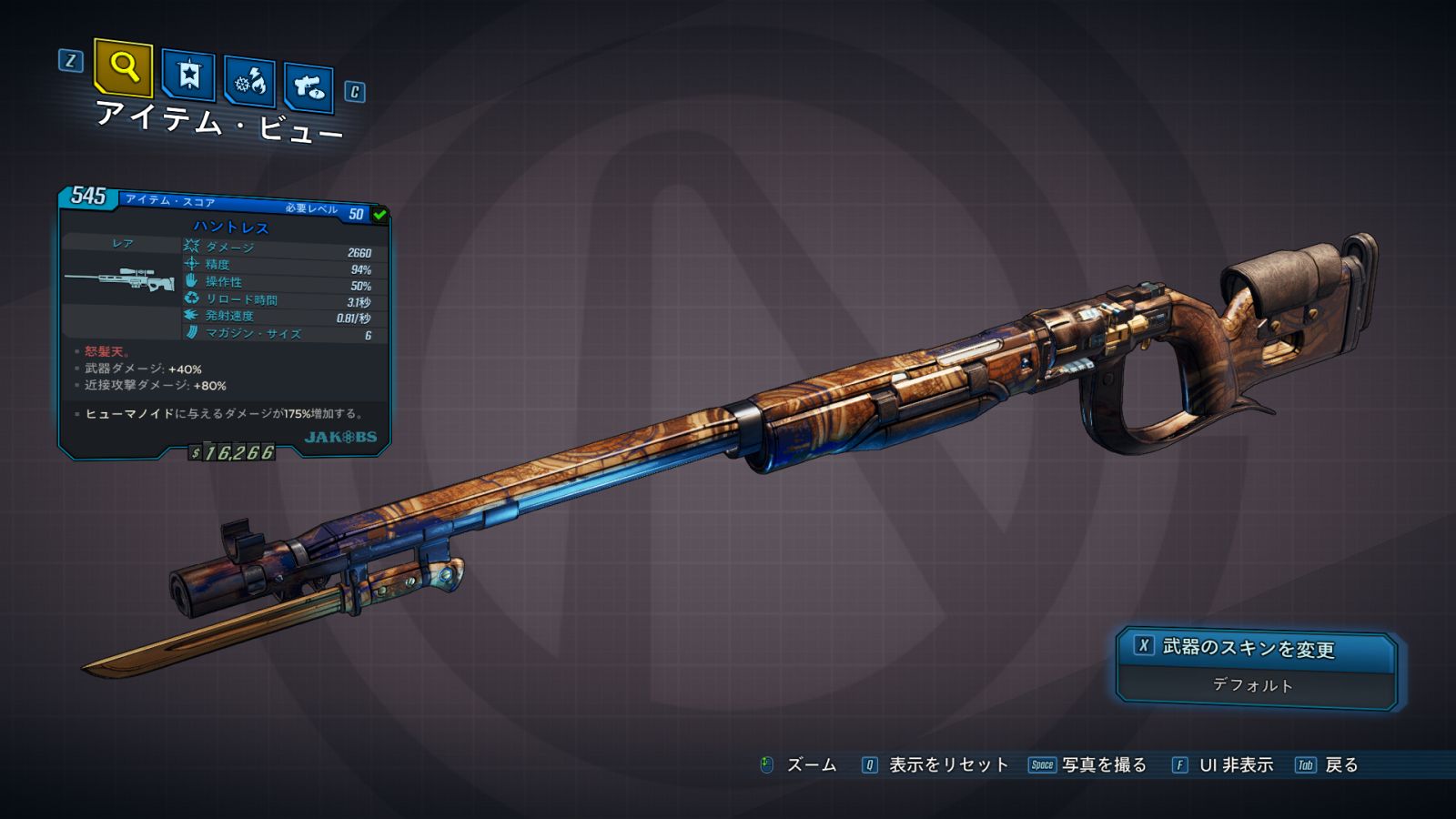Viewport: 1456px width, 819px height.
Task: Choose 表示をリセット to reset the view
Action: [947, 765]
